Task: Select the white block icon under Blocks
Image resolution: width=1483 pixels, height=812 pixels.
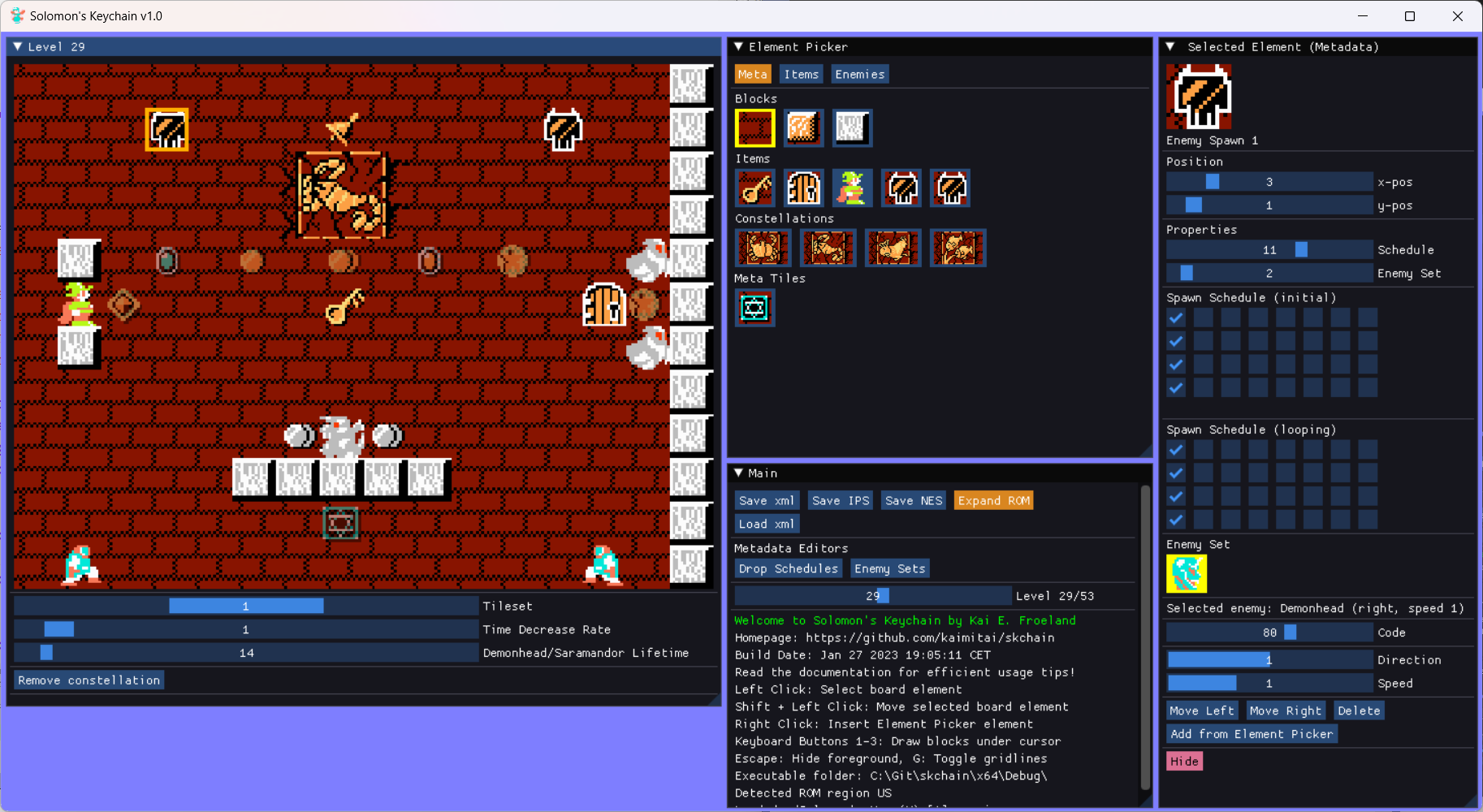Action: click(x=852, y=127)
